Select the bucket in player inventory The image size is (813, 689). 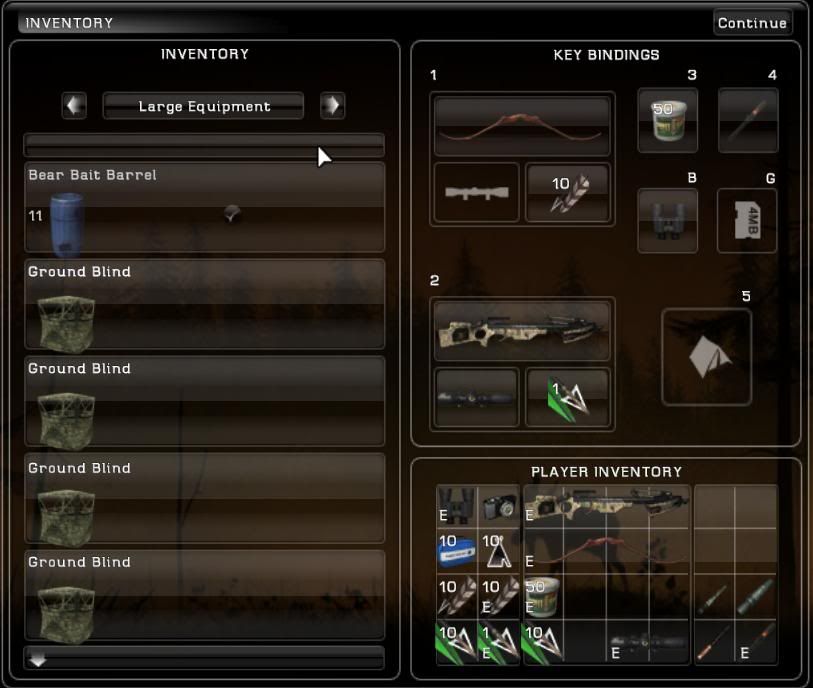click(543, 596)
